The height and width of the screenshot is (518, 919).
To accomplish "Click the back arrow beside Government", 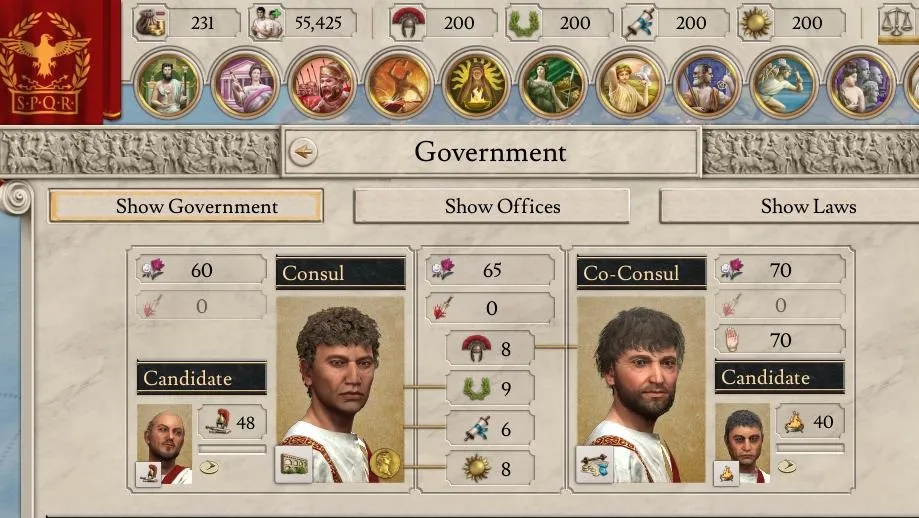I will pyautogui.click(x=303, y=152).
